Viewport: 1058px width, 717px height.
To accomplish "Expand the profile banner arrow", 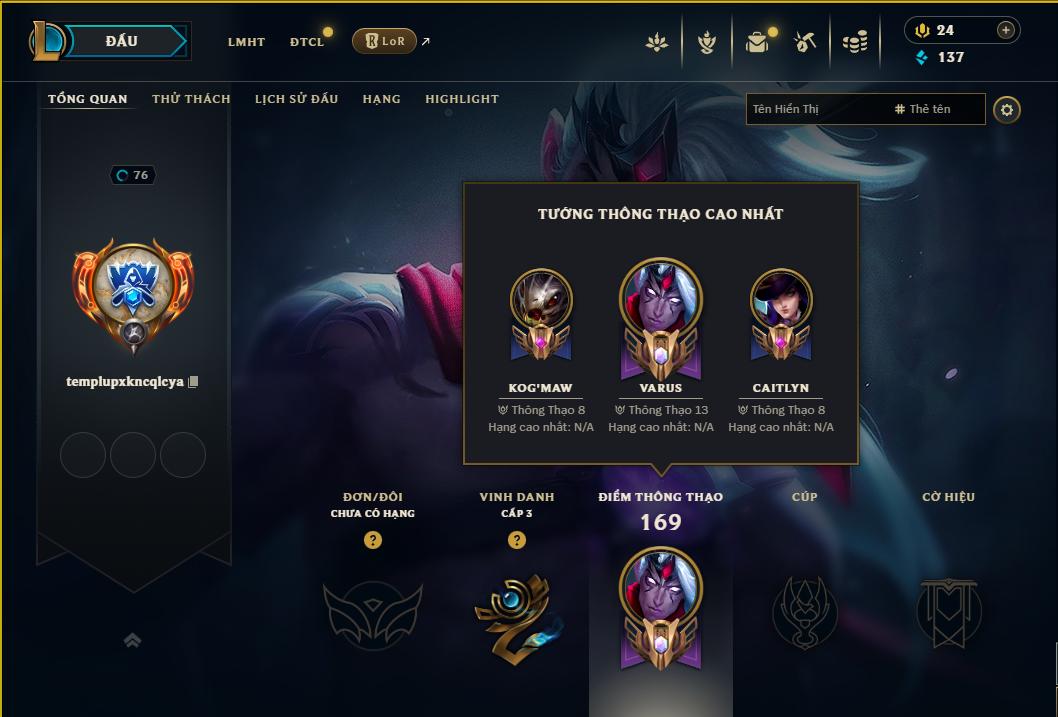I will pos(132,640).
